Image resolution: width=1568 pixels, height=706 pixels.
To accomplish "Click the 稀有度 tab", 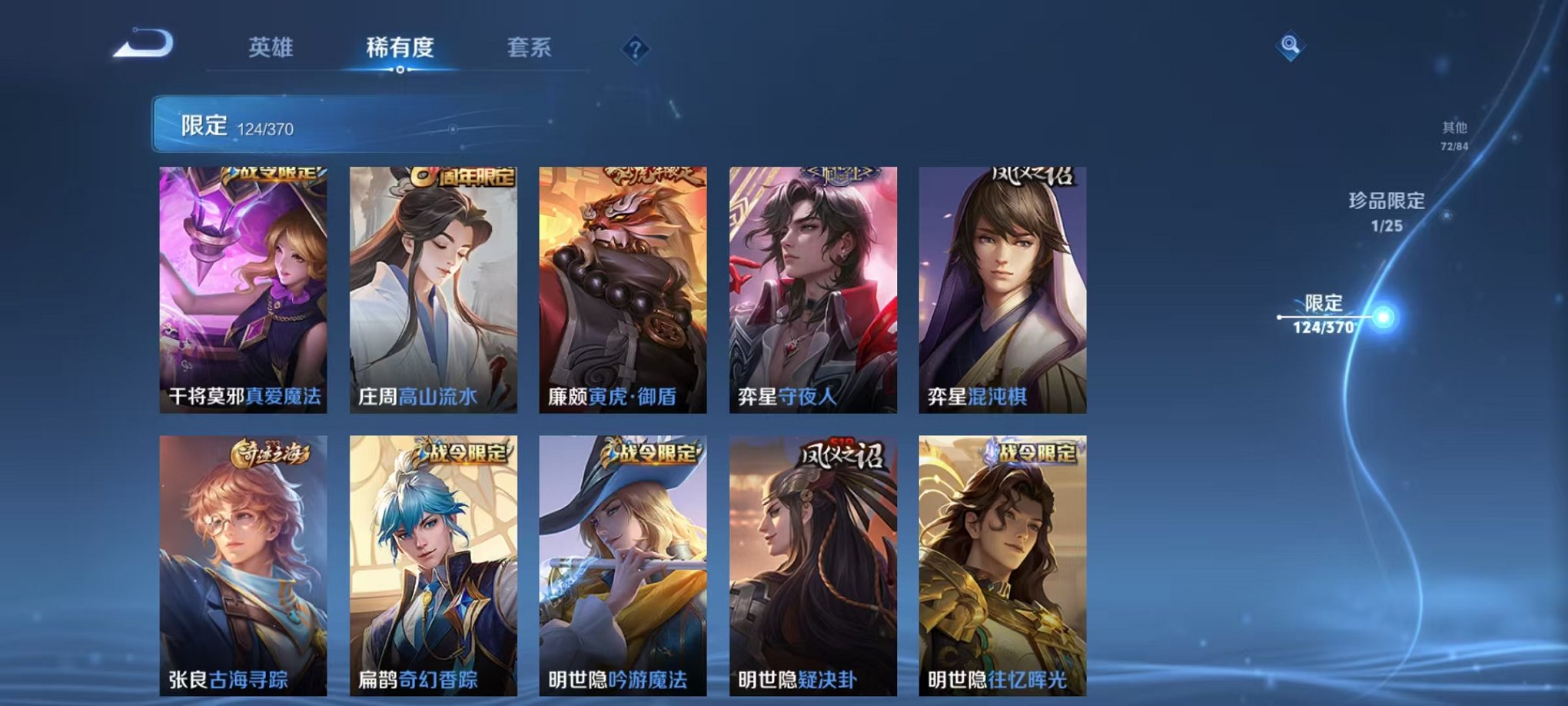I will point(401,48).
